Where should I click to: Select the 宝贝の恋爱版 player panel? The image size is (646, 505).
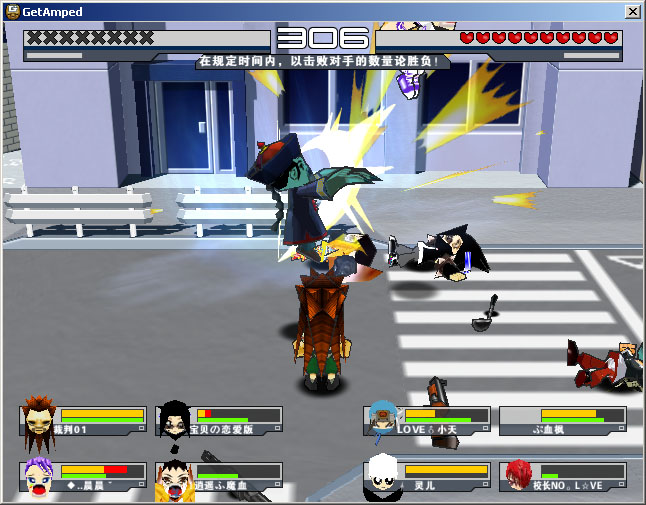[x=220, y=420]
